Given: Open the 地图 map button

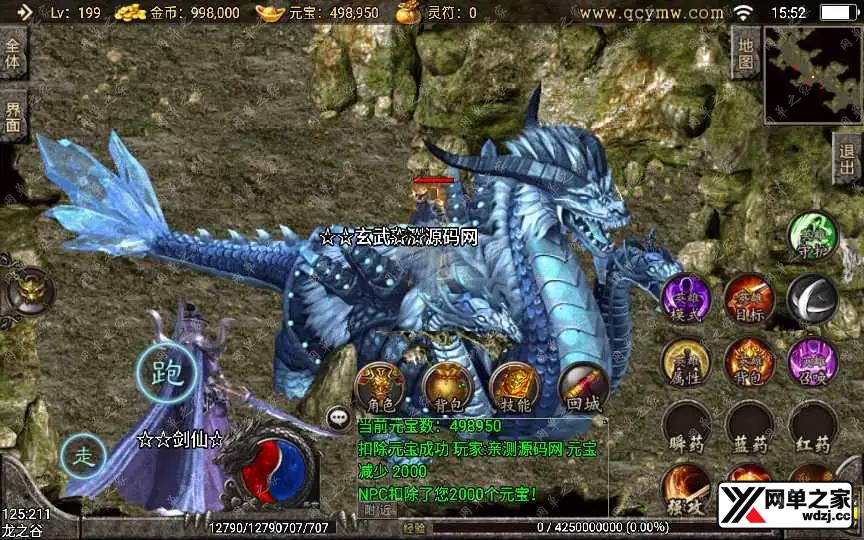Looking at the screenshot, I should [745, 52].
